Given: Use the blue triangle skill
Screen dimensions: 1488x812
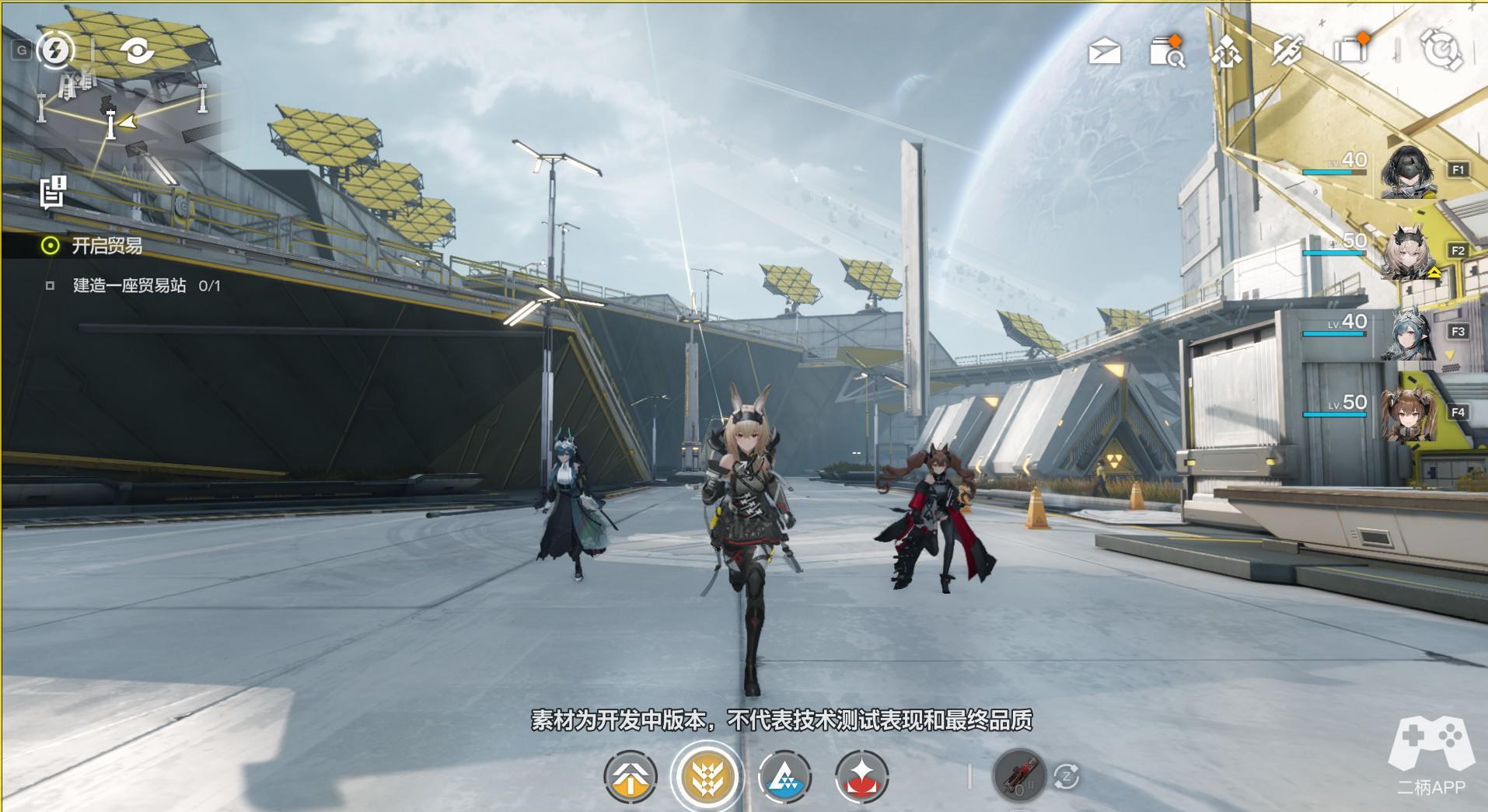Looking at the screenshot, I should pyautogui.click(x=784, y=776).
